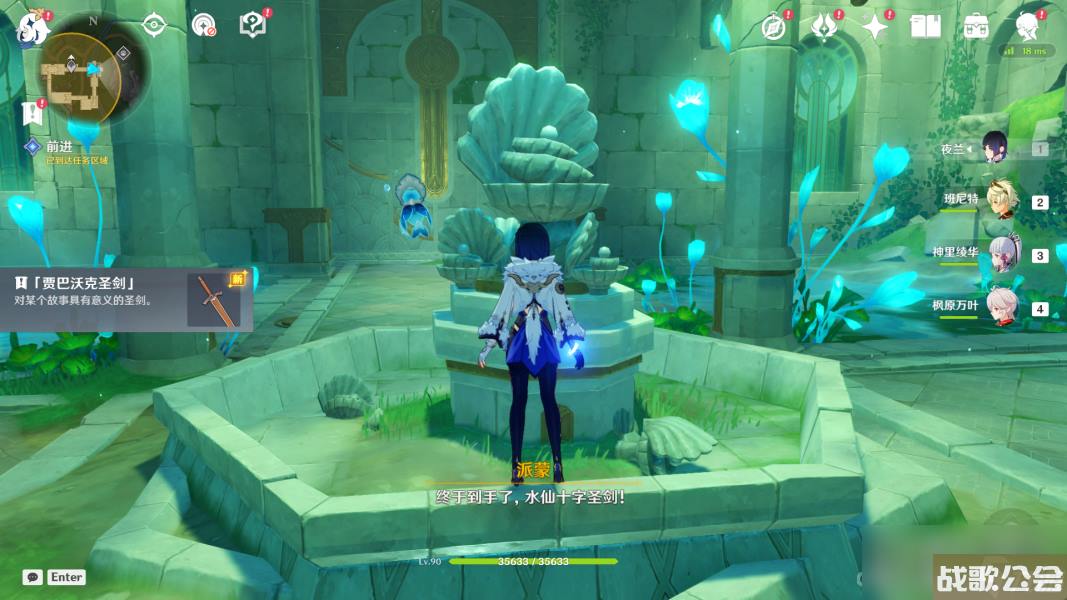Open the events compass icon

(773, 27)
